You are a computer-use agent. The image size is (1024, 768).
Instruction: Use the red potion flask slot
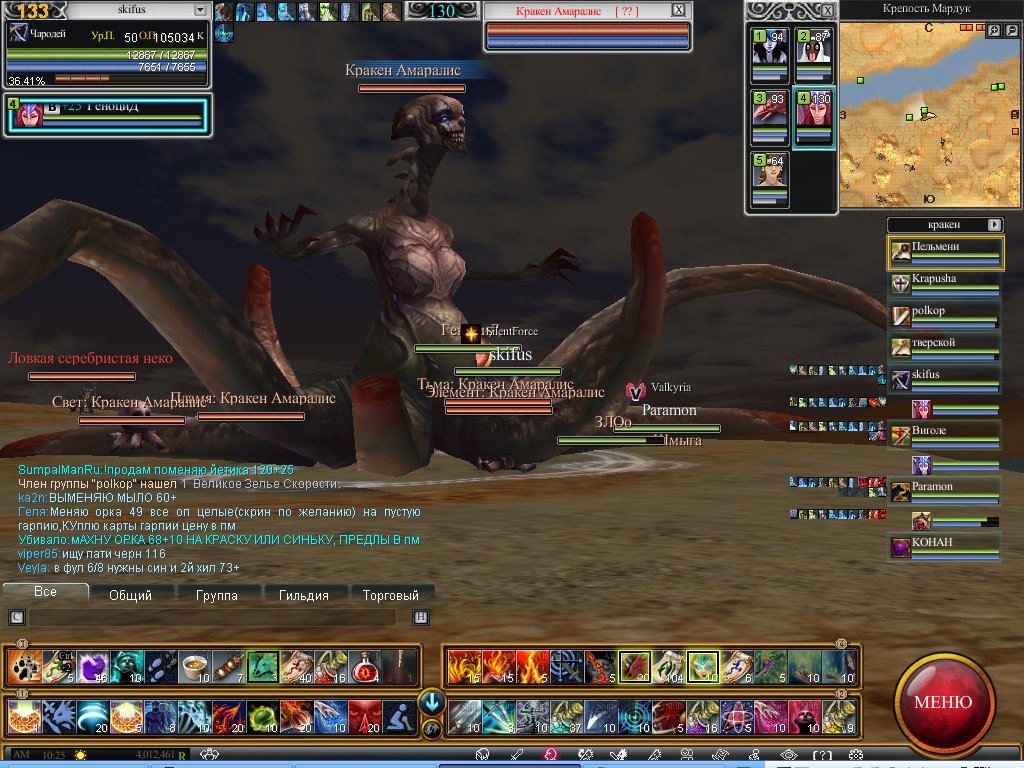(x=365, y=665)
